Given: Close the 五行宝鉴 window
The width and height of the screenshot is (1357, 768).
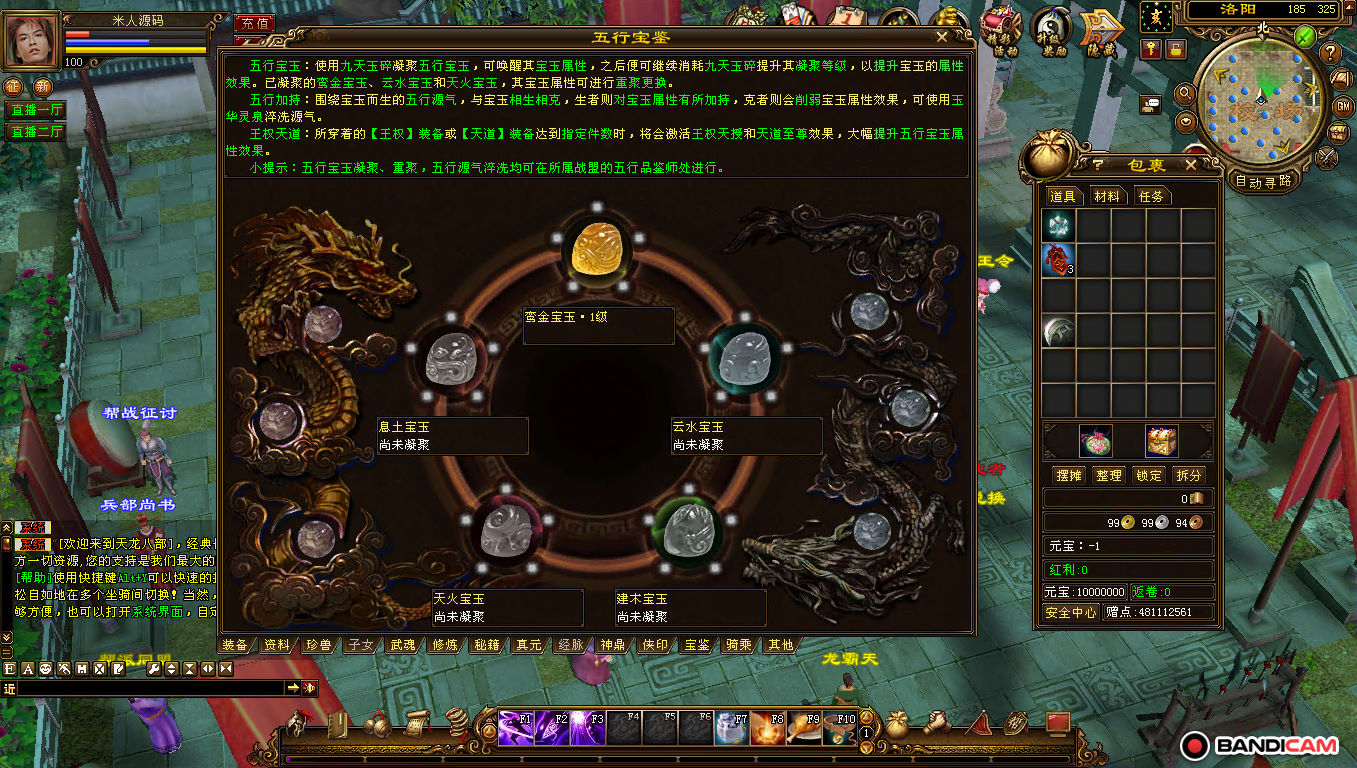Looking at the screenshot, I should pyautogui.click(x=941, y=37).
